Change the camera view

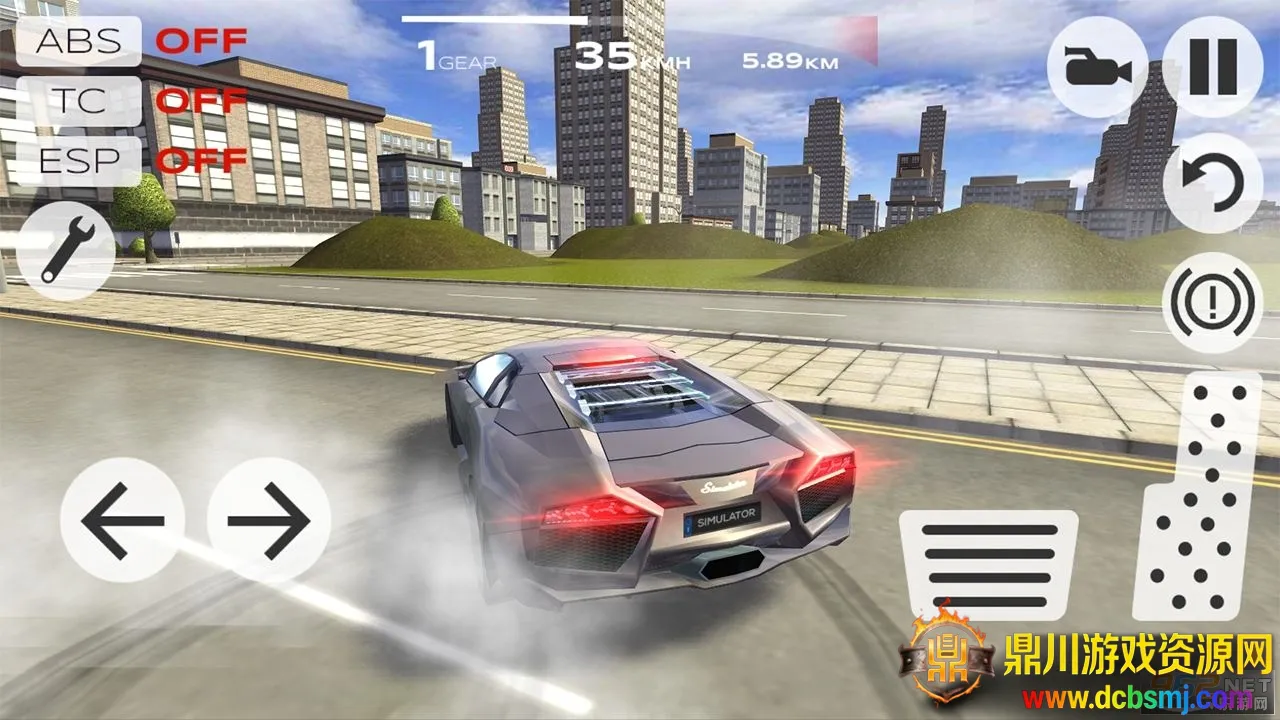pyautogui.click(x=1097, y=68)
